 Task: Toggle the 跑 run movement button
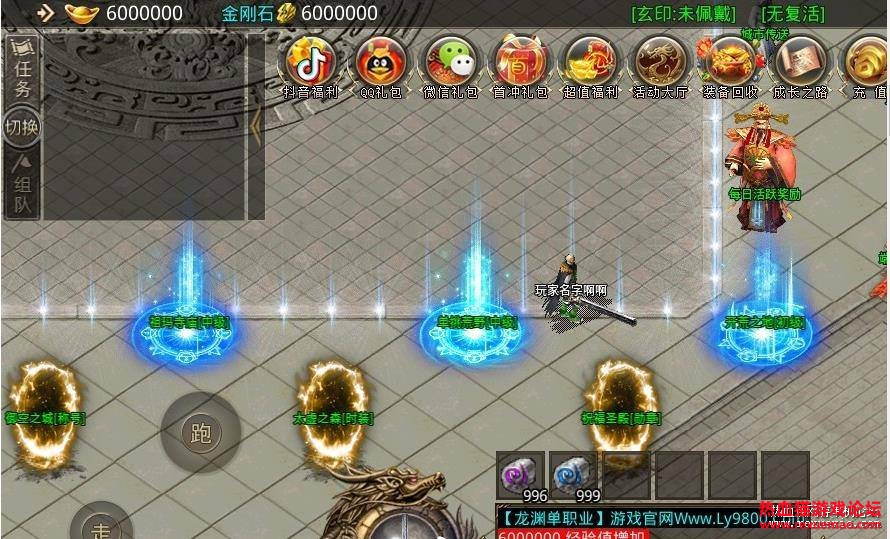coord(200,432)
